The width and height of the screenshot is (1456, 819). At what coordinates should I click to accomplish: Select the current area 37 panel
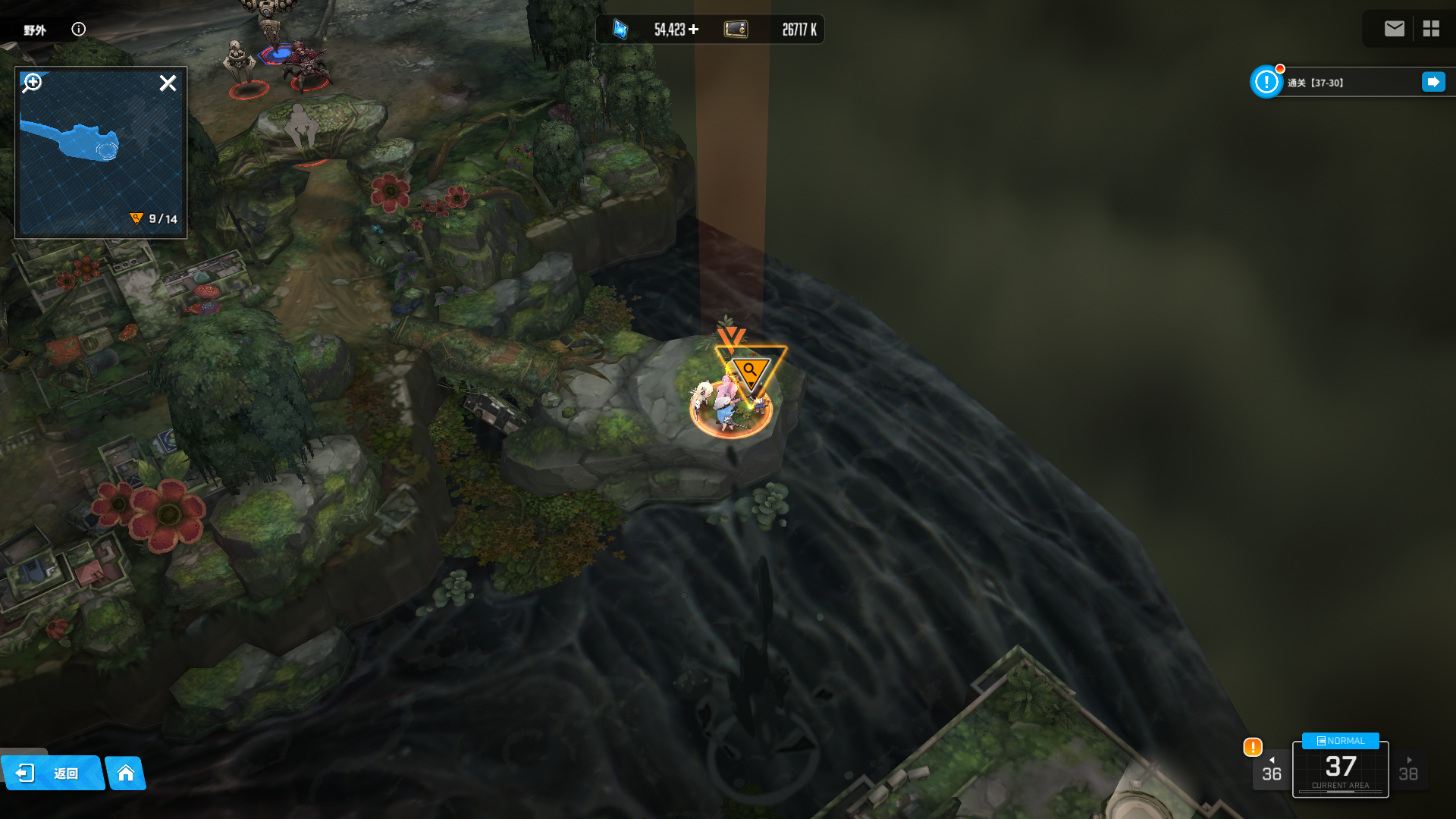pos(1340,770)
